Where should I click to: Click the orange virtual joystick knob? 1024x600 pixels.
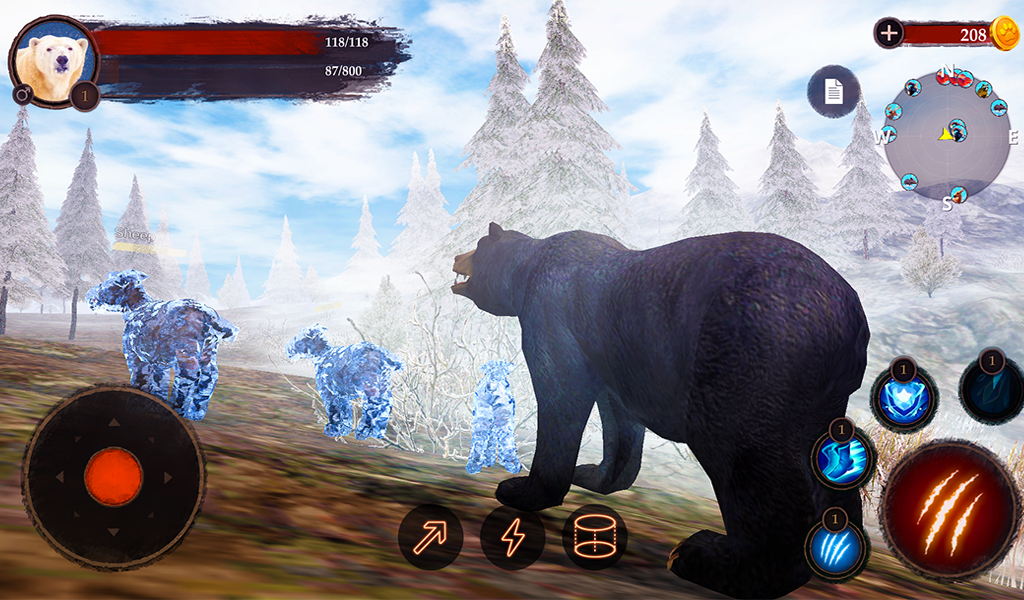(x=113, y=476)
